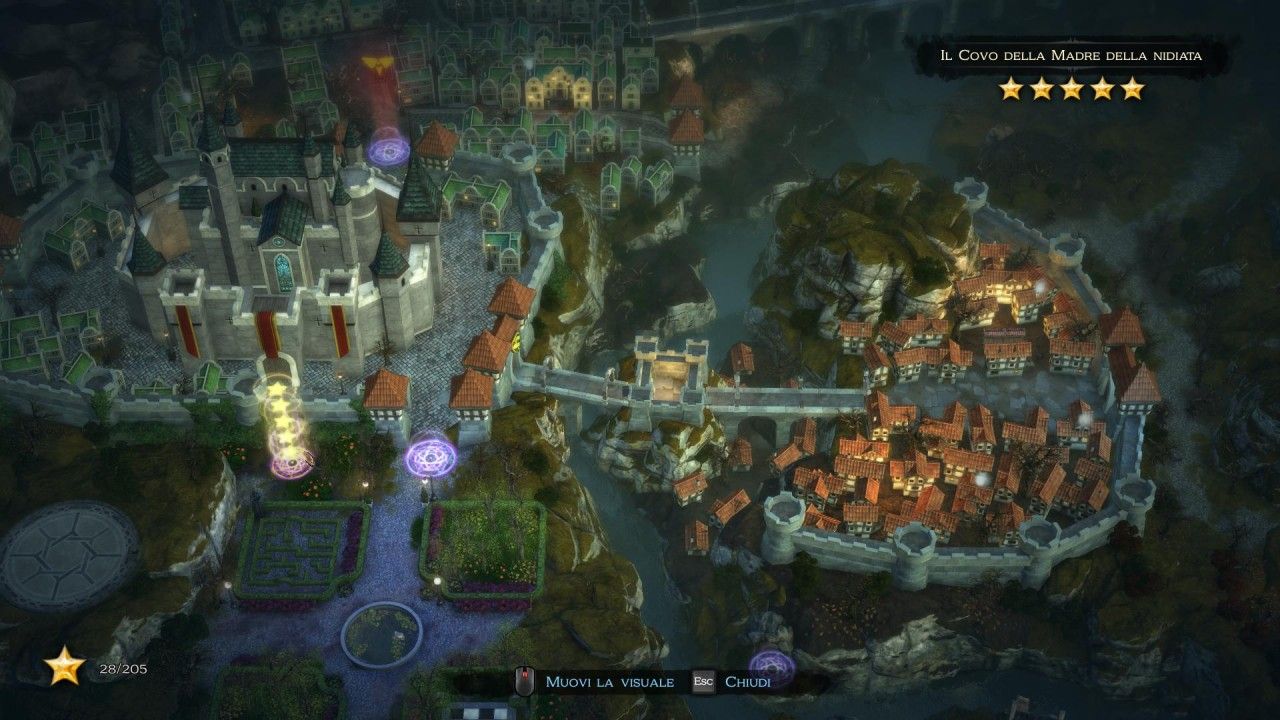The image size is (1280, 720).
Task: Select the yellow marker near the stone bridge
Action: coord(518,340)
